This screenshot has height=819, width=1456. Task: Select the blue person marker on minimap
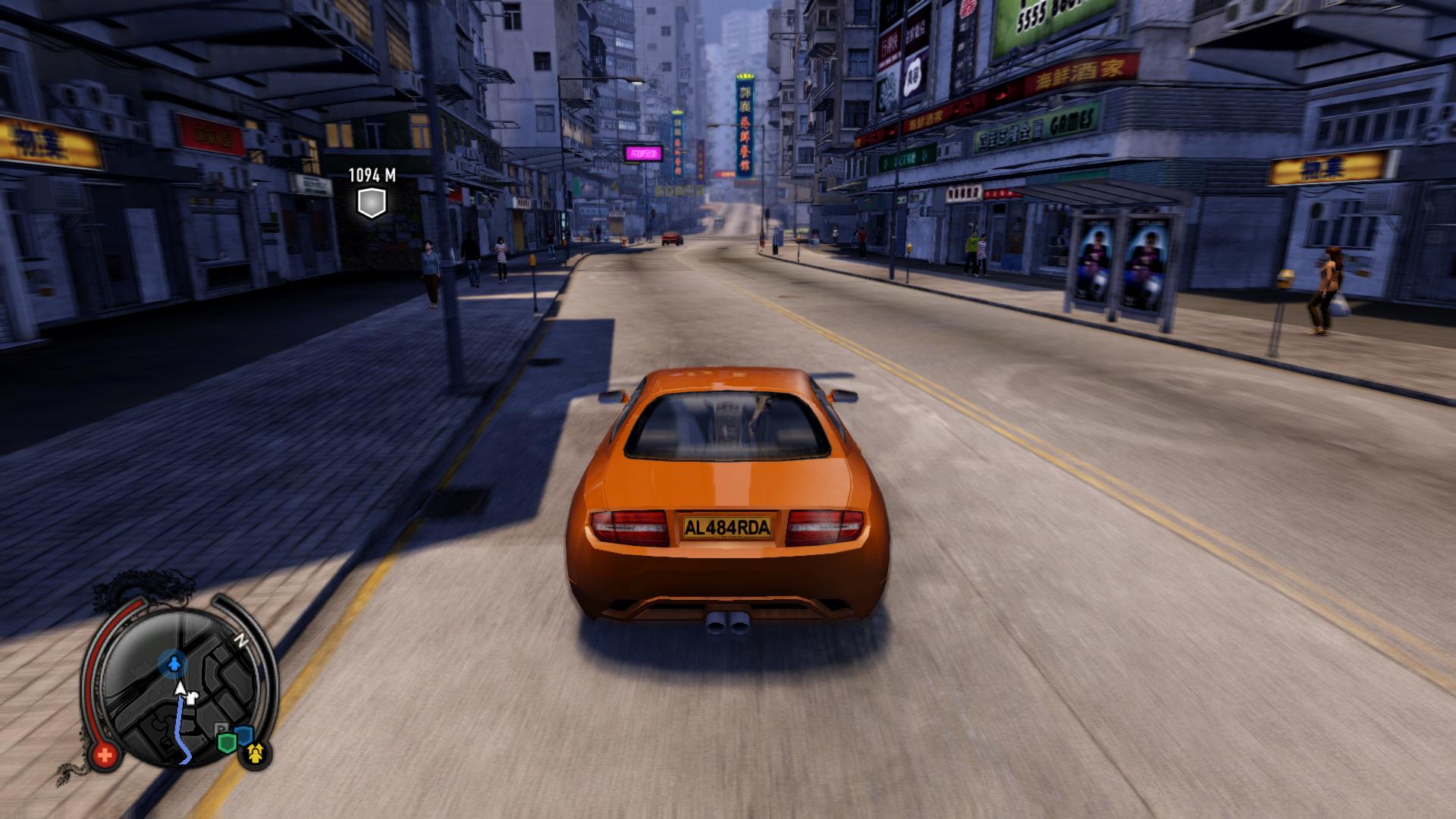click(174, 664)
